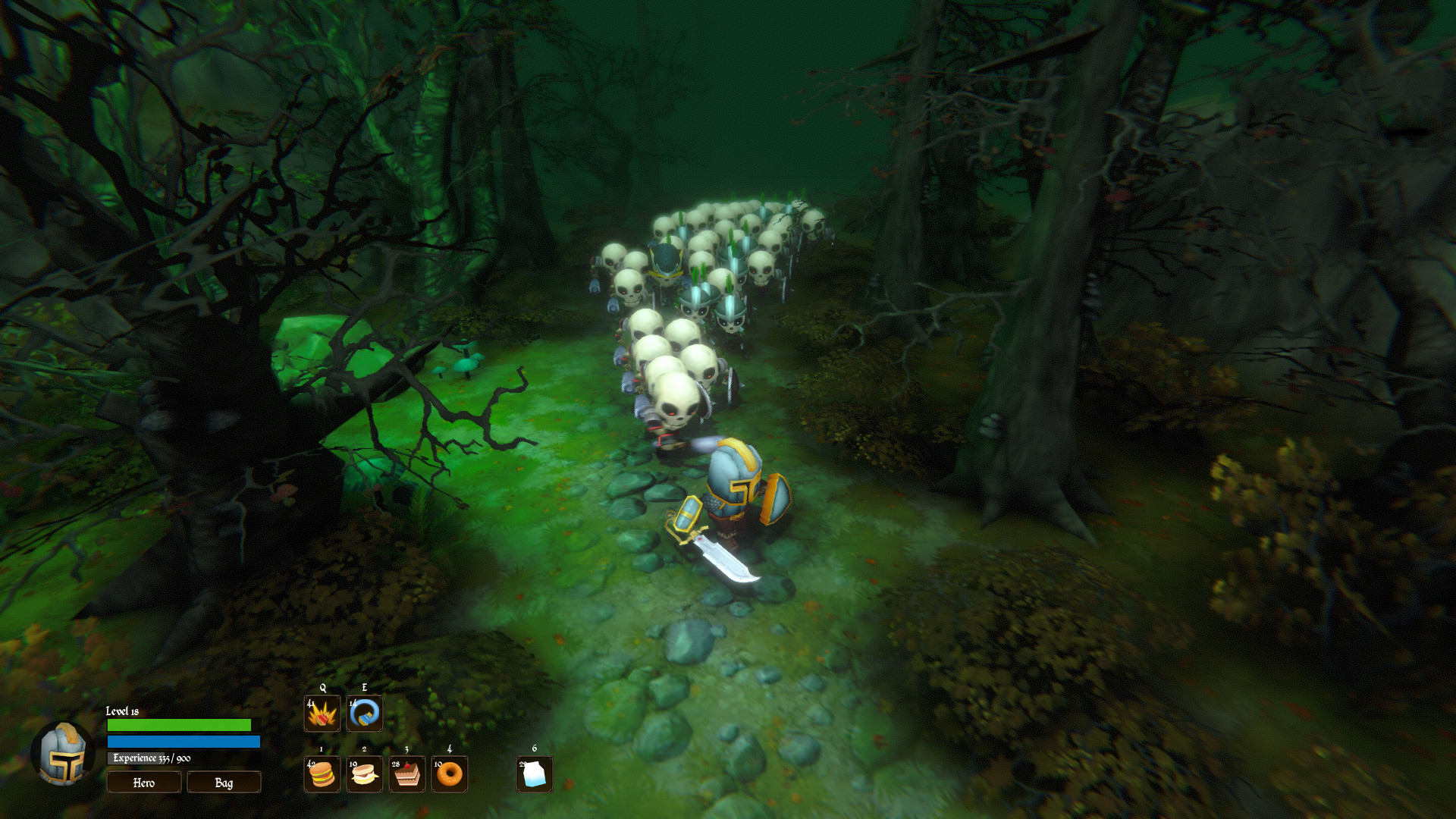Eat the sandwich in hotbar slot 2
Screen dimensions: 1456x819
click(x=363, y=773)
